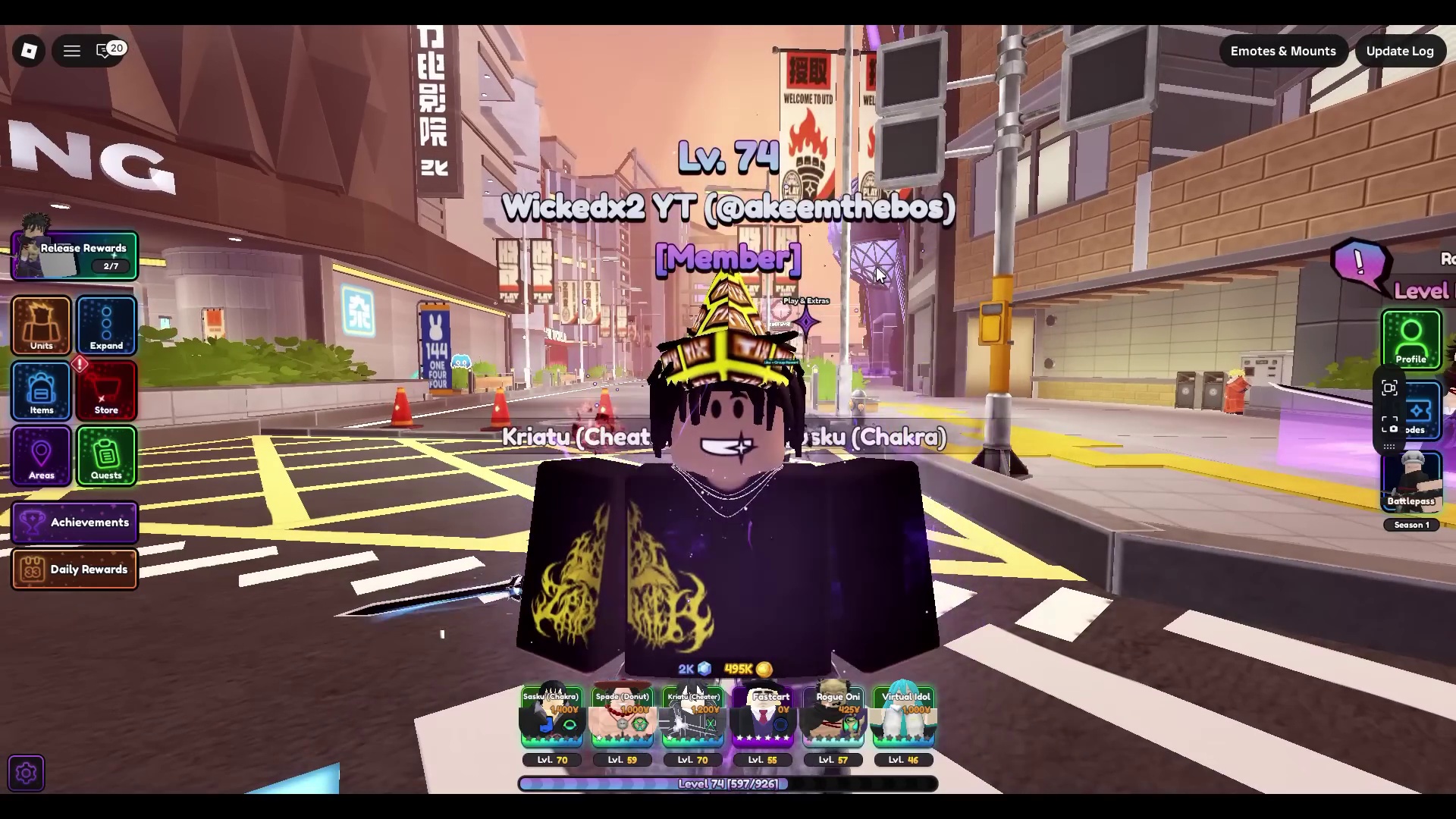Open the Areas menu

pos(42,456)
